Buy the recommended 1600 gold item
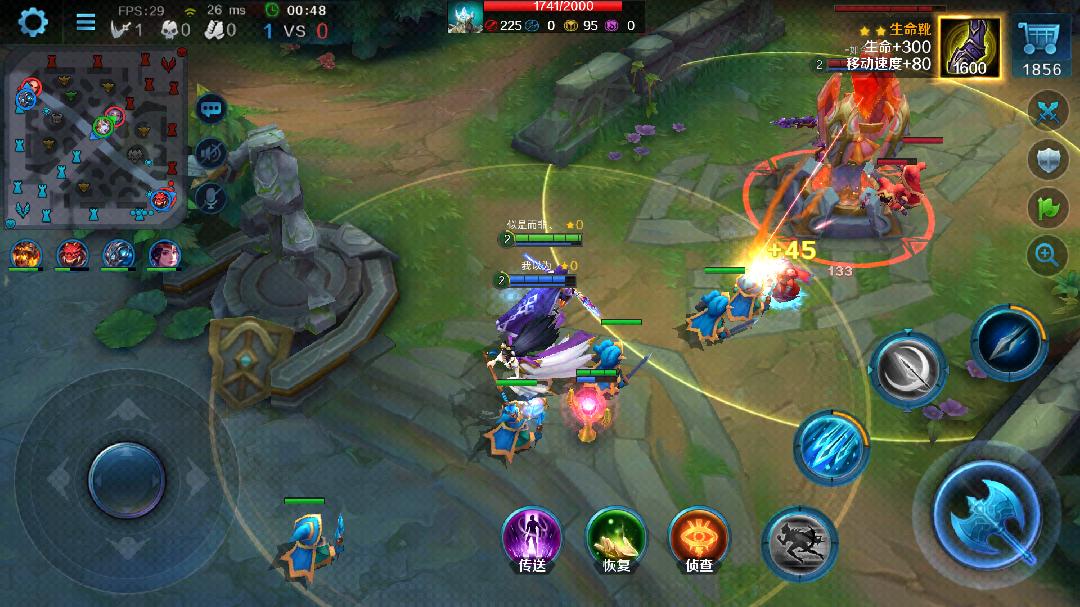 pyautogui.click(x=969, y=47)
